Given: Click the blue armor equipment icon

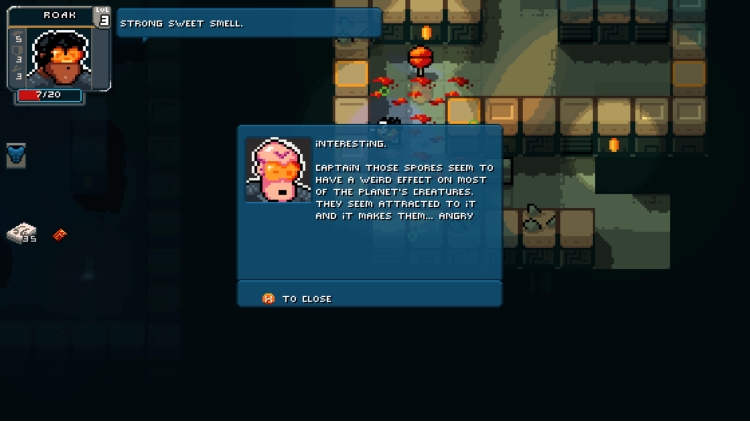Looking at the screenshot, I should point(16,155).
